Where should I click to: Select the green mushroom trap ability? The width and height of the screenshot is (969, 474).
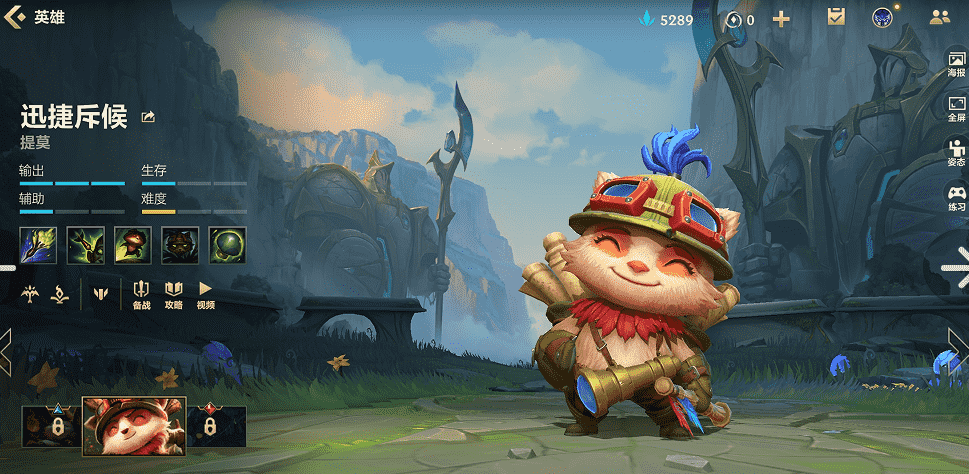point(227,245)
